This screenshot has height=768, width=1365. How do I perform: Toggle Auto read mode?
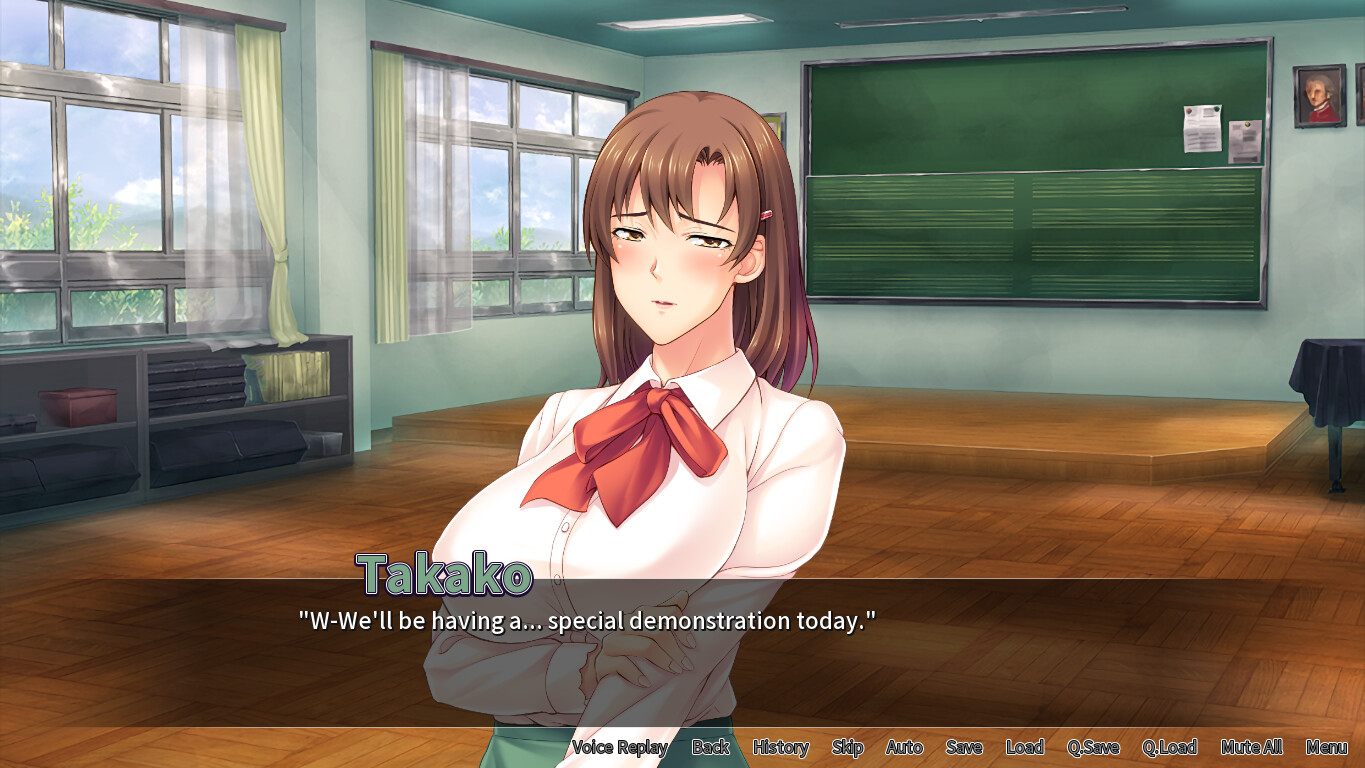903,747
